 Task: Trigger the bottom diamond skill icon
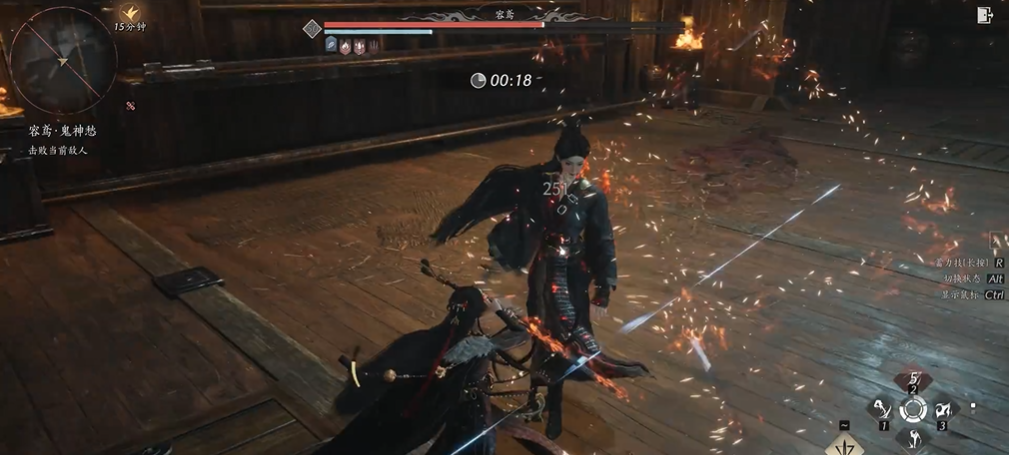tap(912, 436)
